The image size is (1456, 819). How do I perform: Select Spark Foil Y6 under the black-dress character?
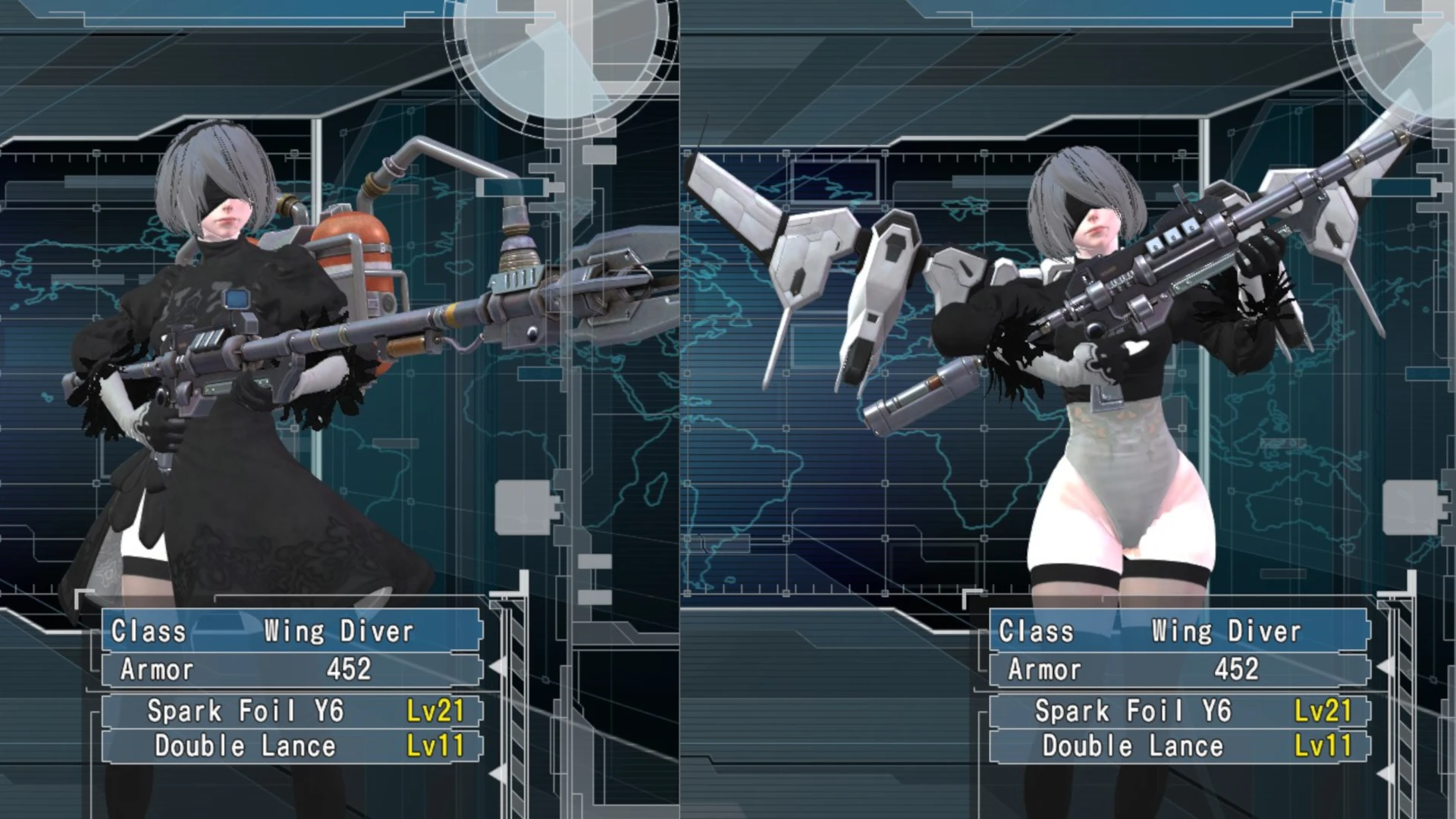[292, 711]
